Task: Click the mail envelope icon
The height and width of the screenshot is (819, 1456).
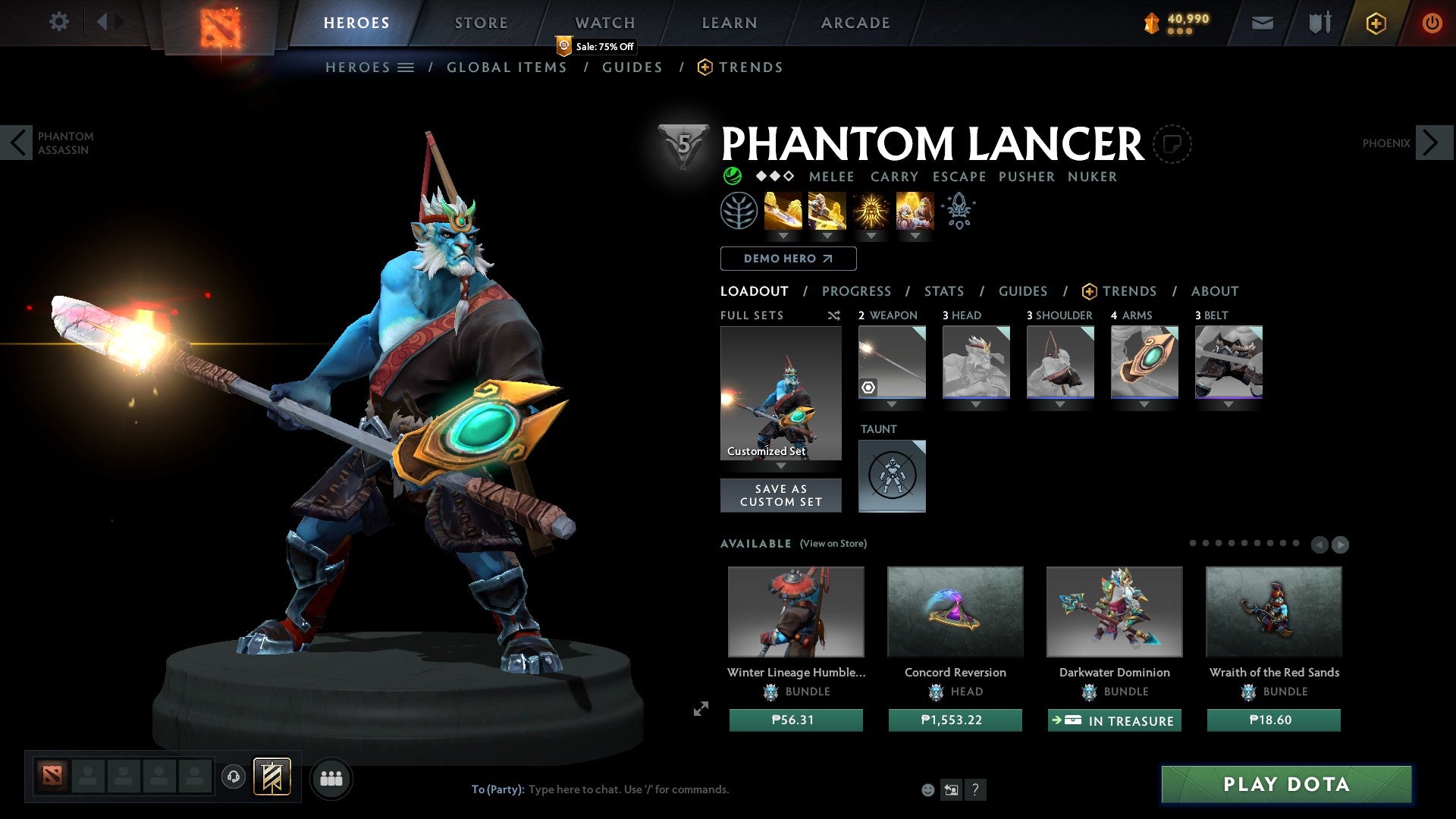Action: click(x=1261, y=23)
